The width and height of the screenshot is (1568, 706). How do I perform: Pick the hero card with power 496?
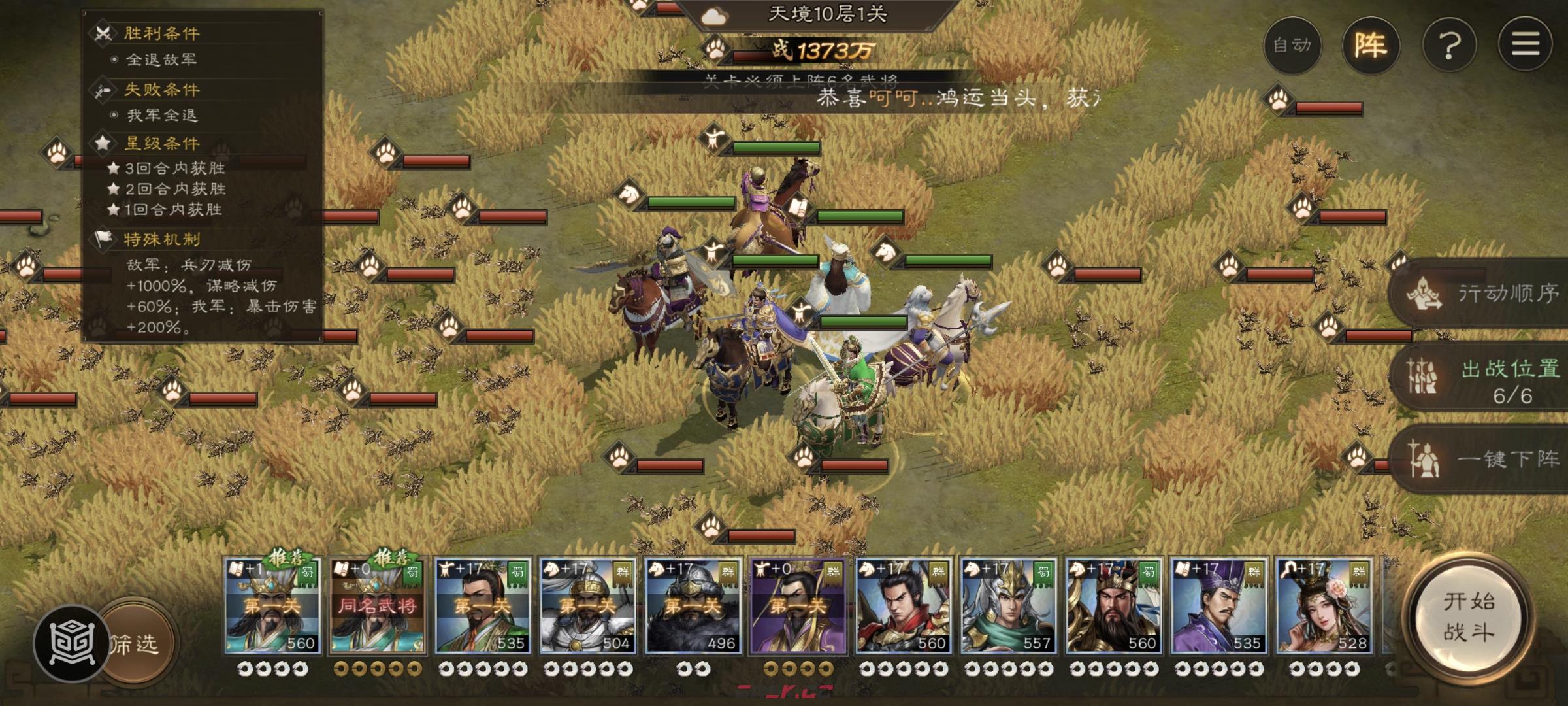tap(693, 606)
